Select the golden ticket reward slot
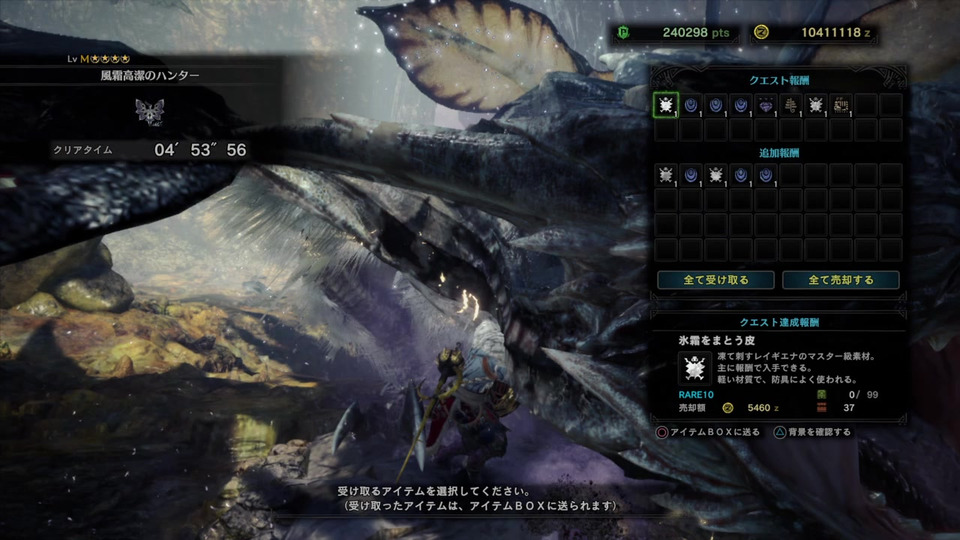 [x=841, y=105]
